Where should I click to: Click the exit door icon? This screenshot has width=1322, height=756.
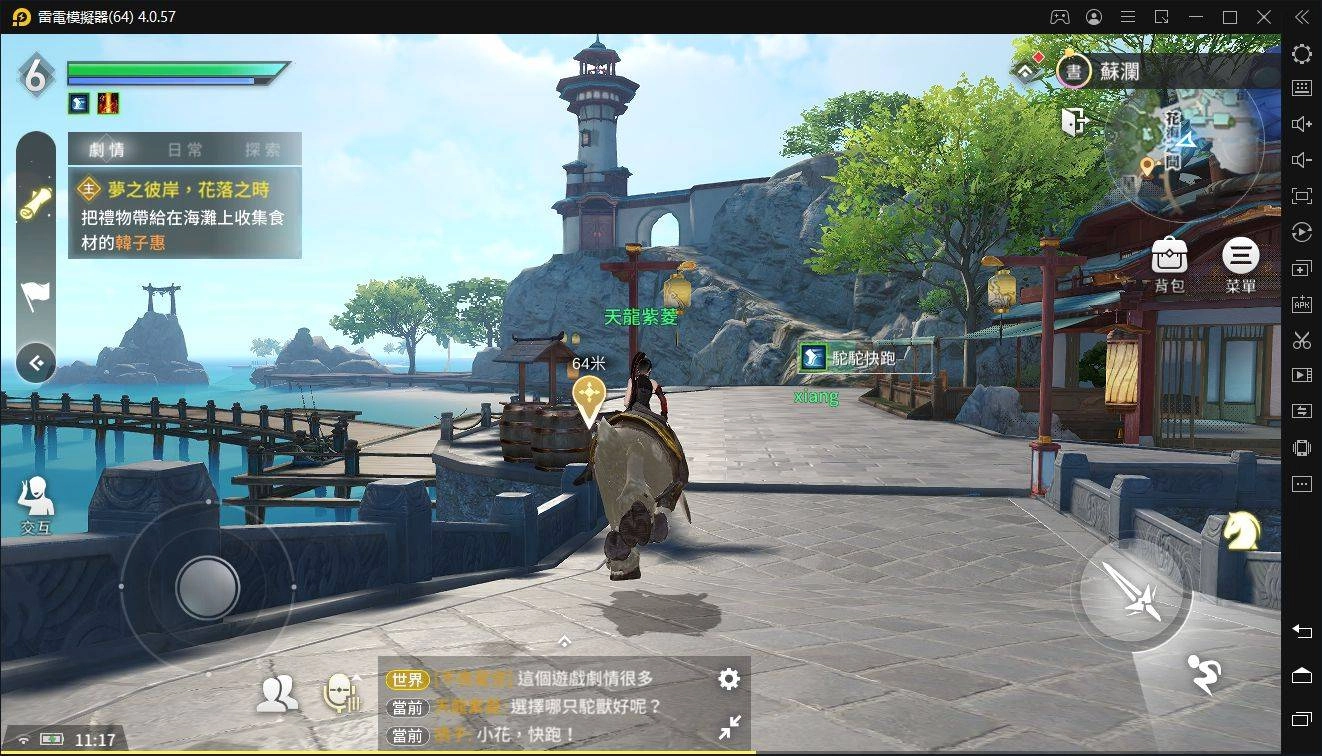tap(1073, 121)
